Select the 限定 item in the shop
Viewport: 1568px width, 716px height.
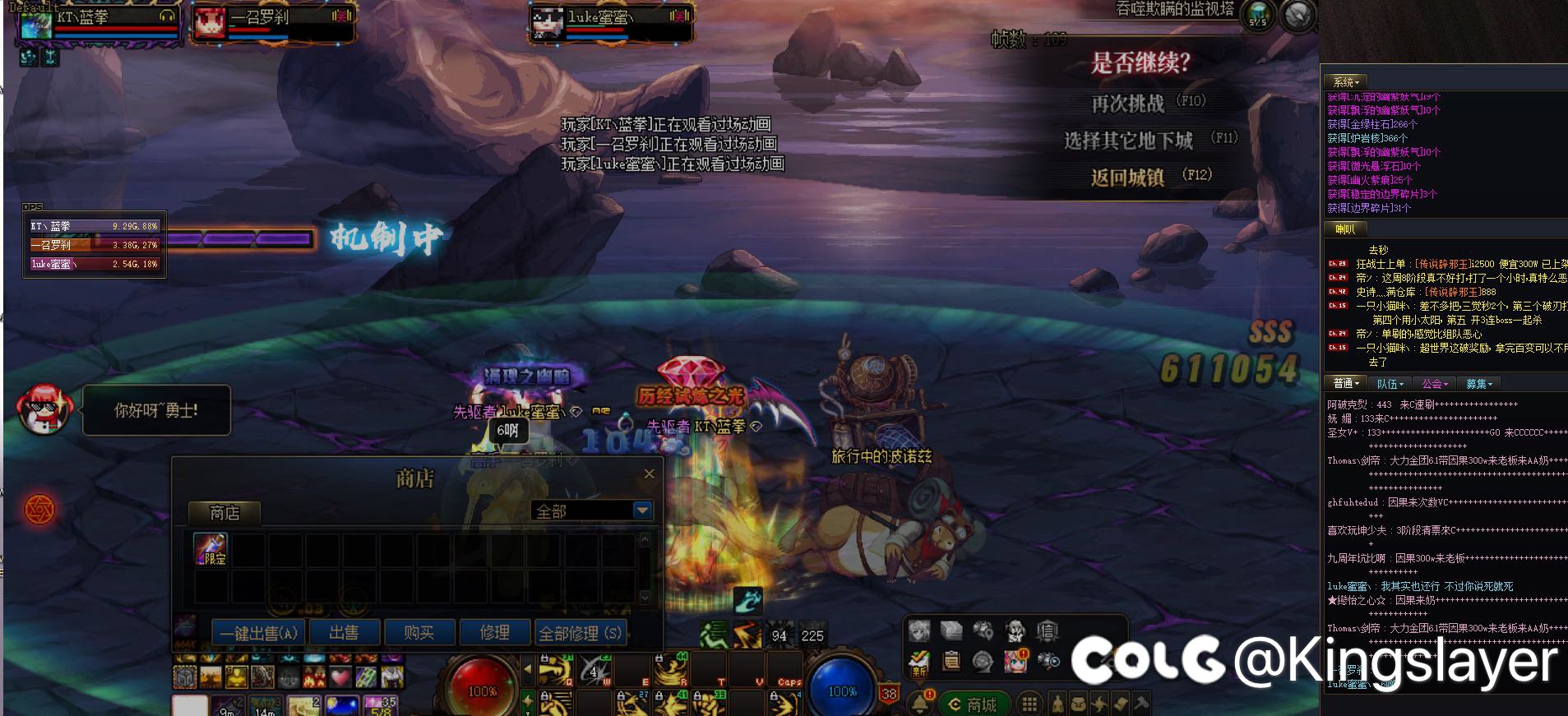click(x=210, y=549)
